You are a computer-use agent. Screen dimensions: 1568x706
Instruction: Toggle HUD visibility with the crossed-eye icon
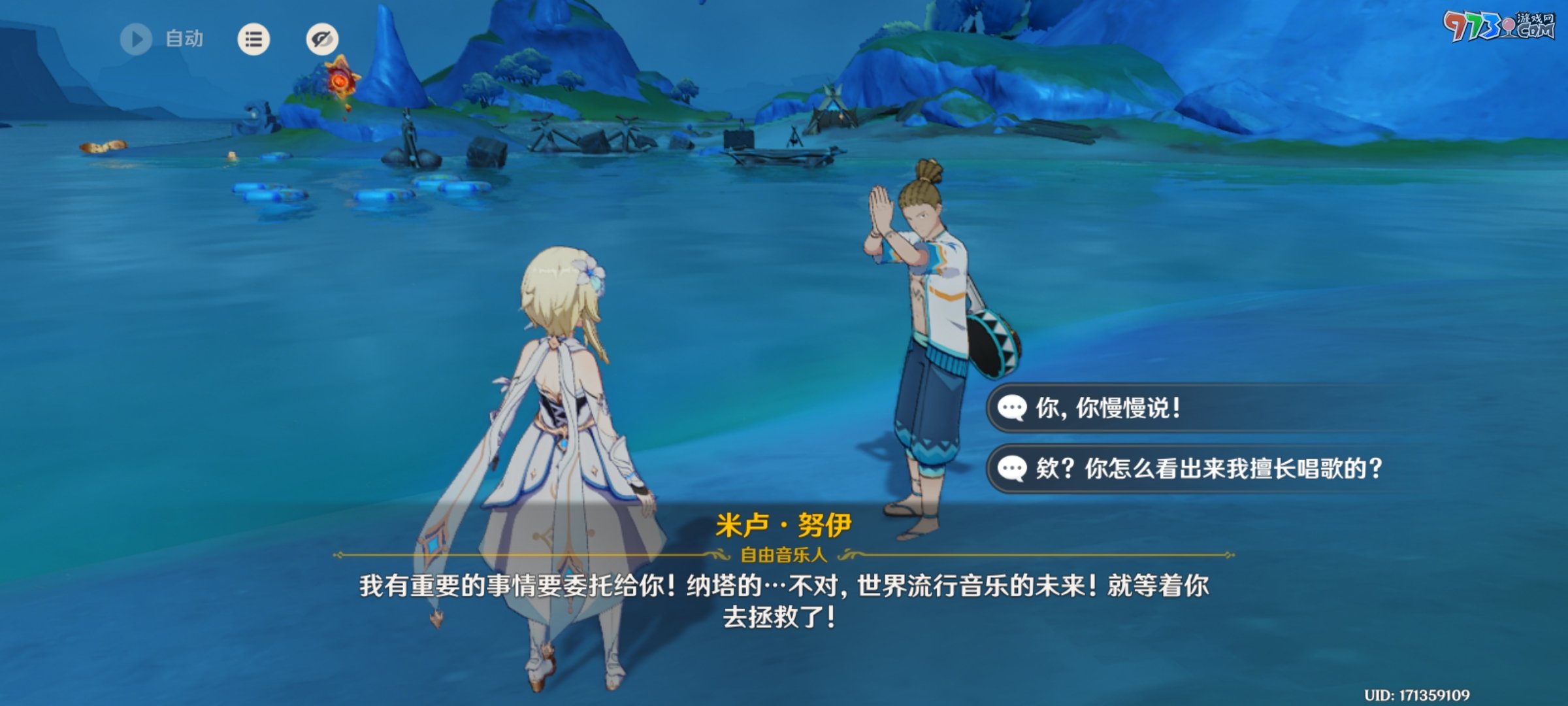click(321, 39)
